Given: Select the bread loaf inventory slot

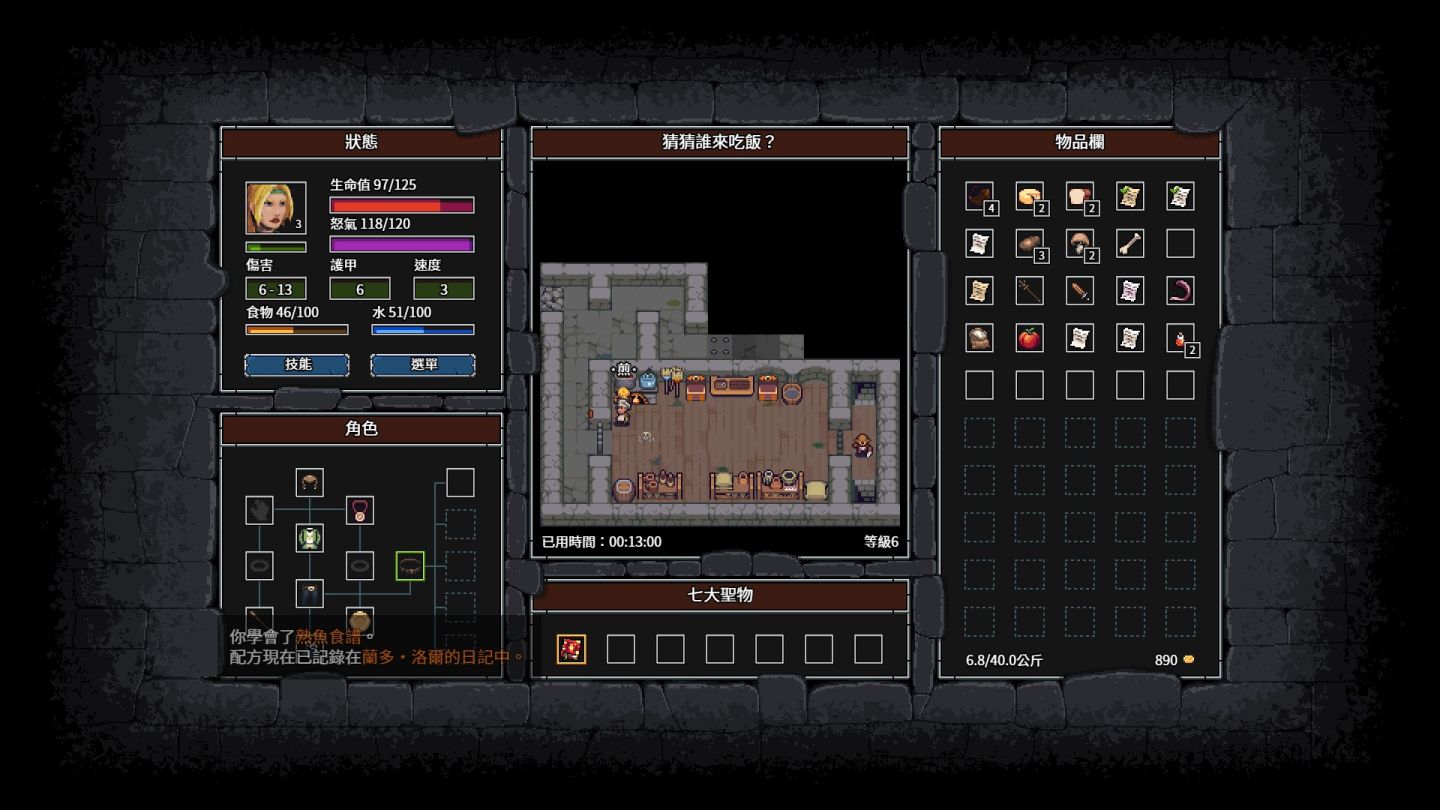Looking at the screenshot, I should (1079, 196).
